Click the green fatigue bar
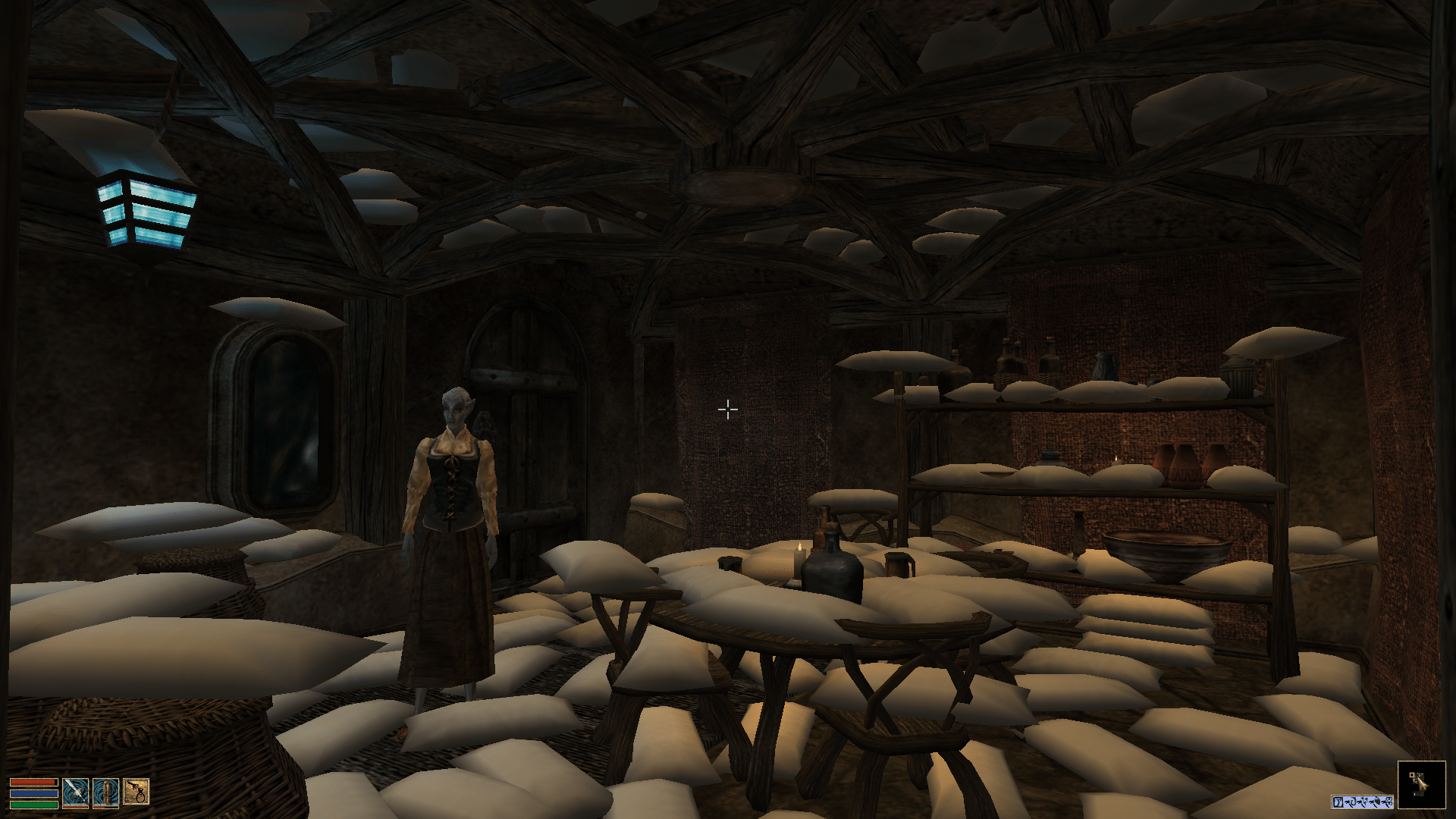Screen dimensions: 1456x819 (x=34, y=805)
